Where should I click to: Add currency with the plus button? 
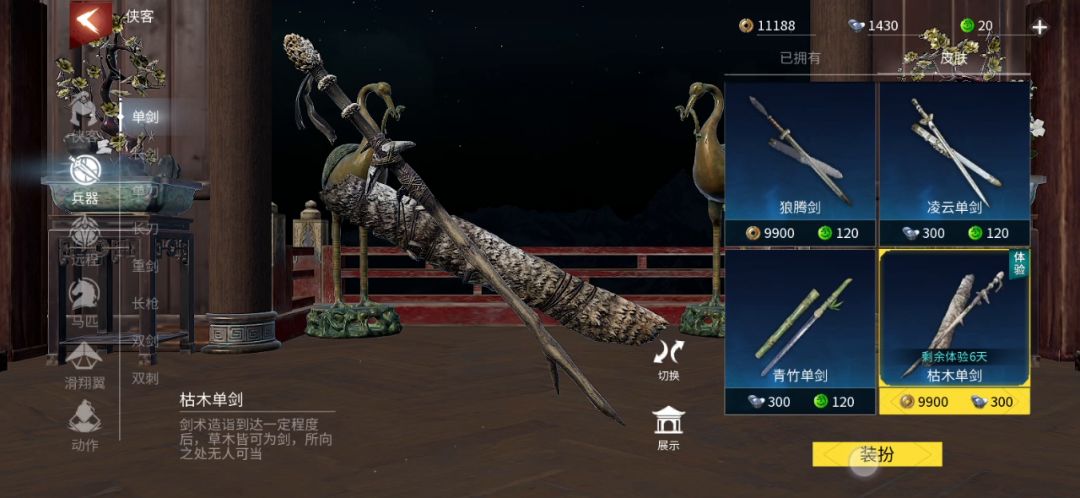point(1040,27)
